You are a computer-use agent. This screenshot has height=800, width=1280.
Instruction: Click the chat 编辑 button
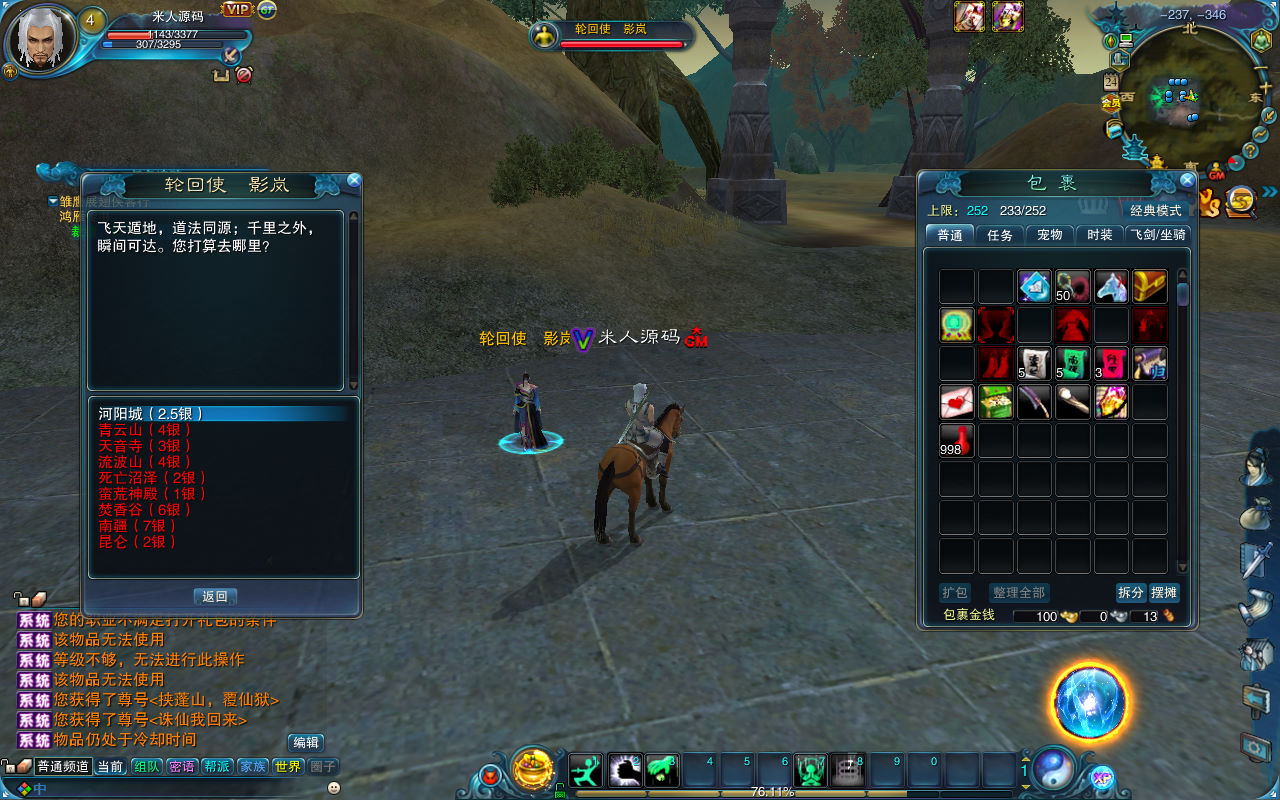click(306, 743)
